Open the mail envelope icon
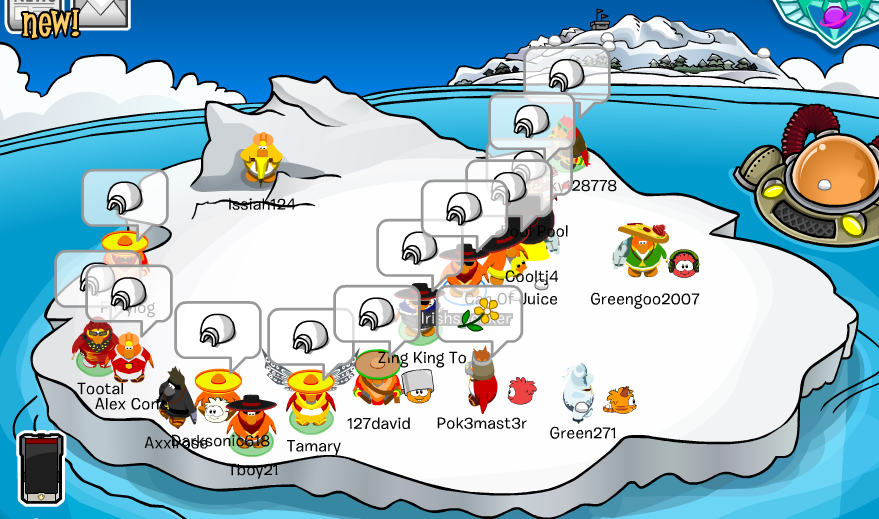Viewport: 879px width, 519px height. coord(103,11)
